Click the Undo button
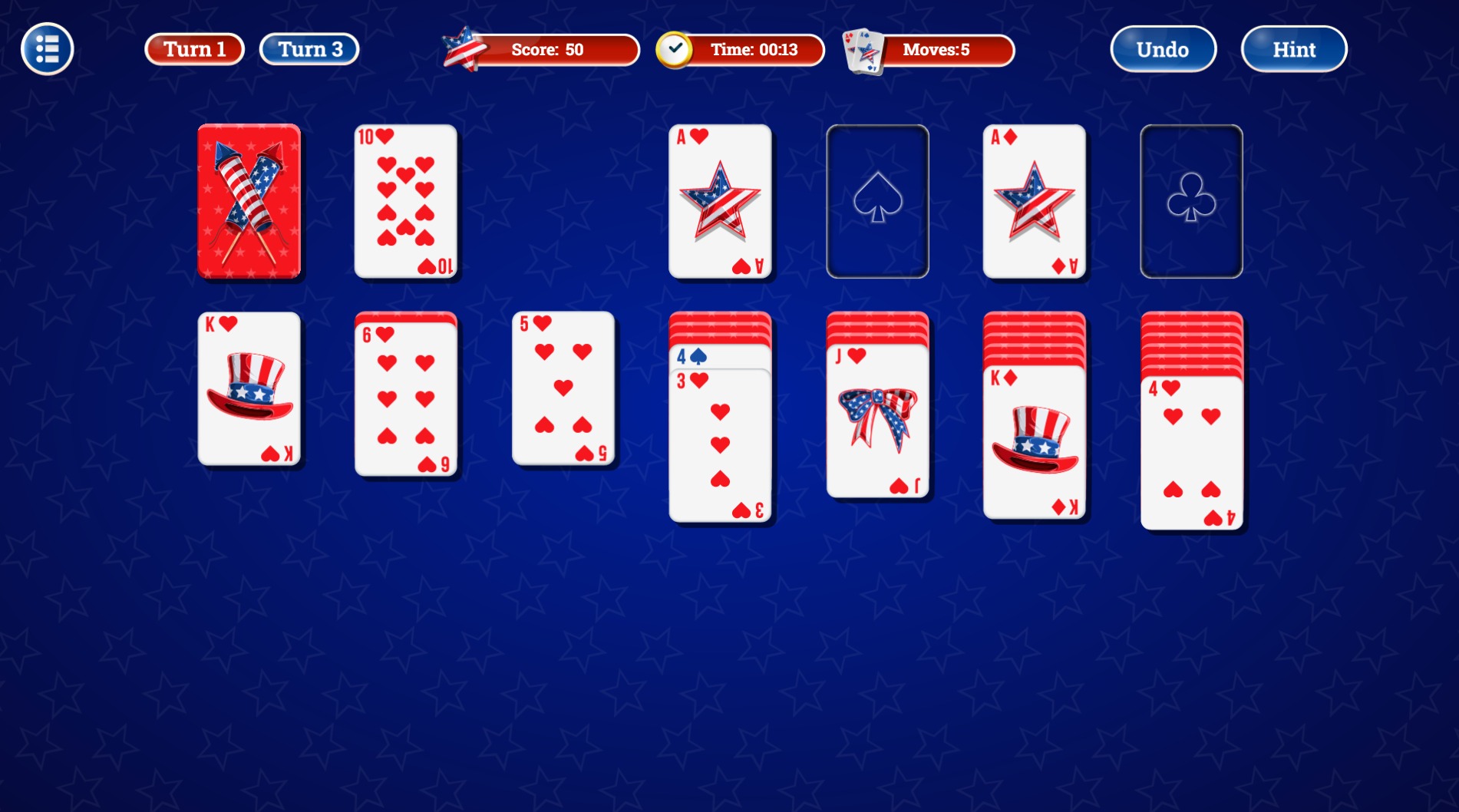 click(x=1162, y=48)
